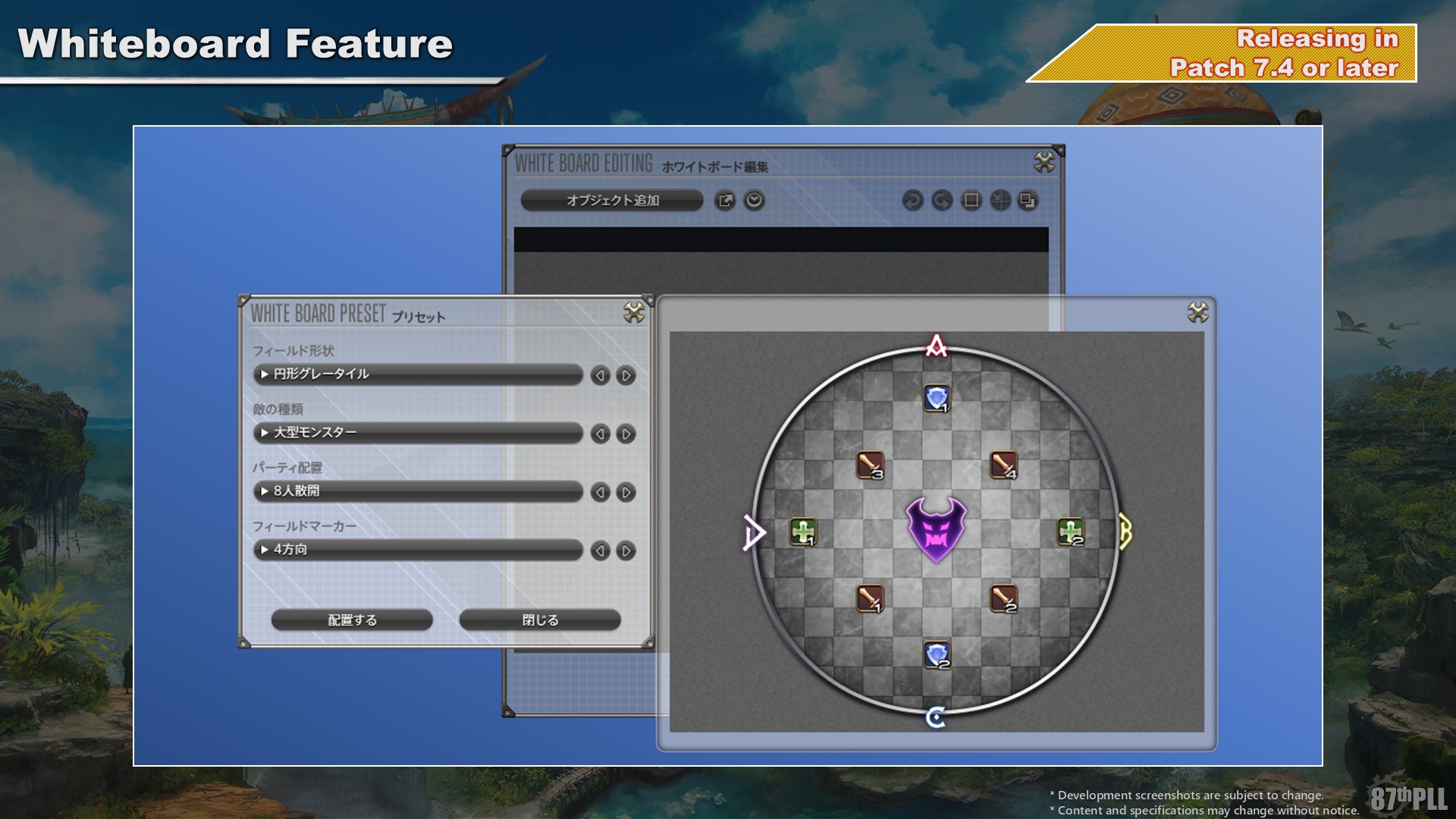Close the White Board Preset window

[634, 312]
